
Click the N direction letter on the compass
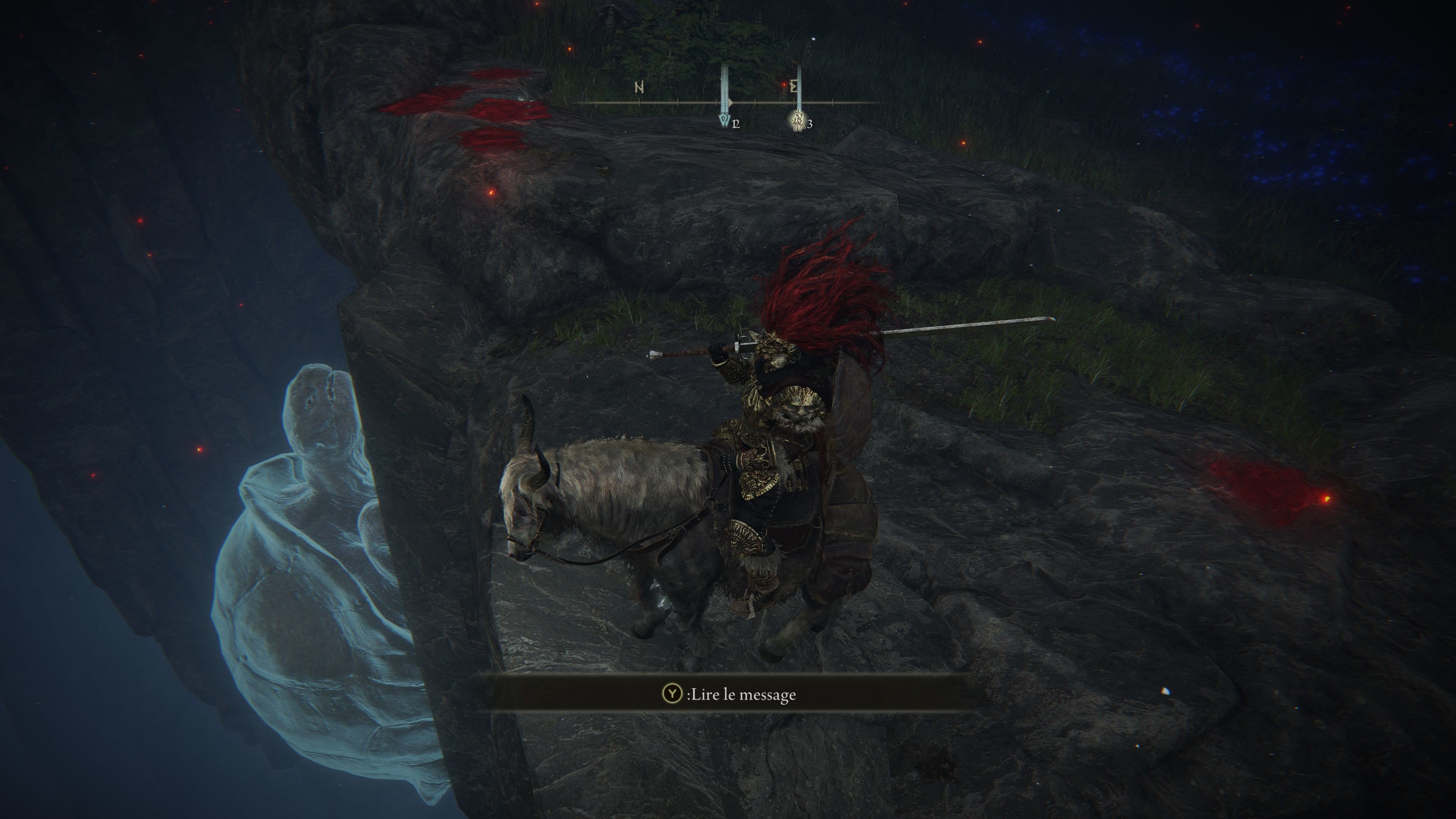tap(639, 88)
